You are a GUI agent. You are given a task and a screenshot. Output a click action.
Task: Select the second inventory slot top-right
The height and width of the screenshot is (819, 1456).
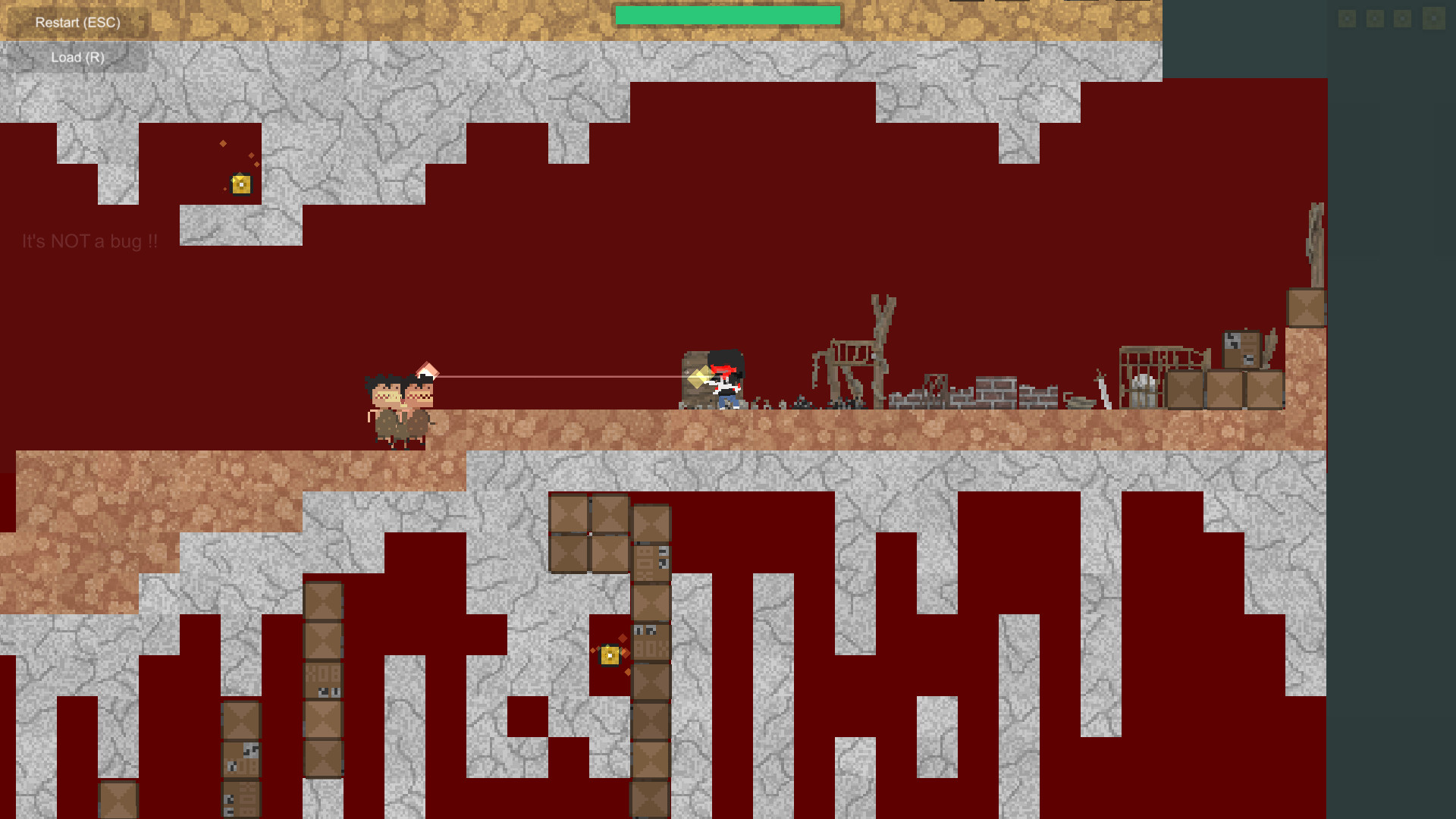[1375, 19]
